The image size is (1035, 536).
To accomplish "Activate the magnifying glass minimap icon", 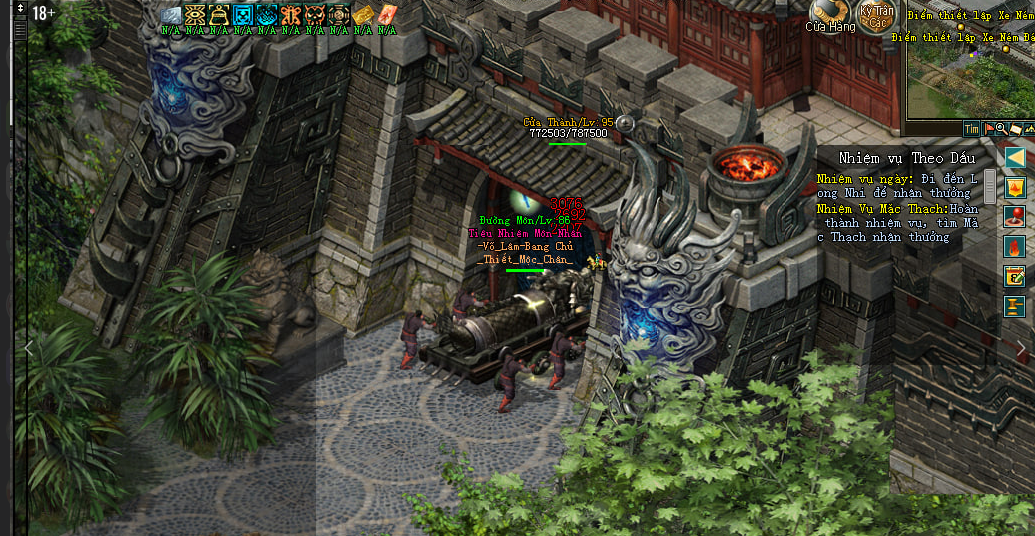I will (1001, 129).
